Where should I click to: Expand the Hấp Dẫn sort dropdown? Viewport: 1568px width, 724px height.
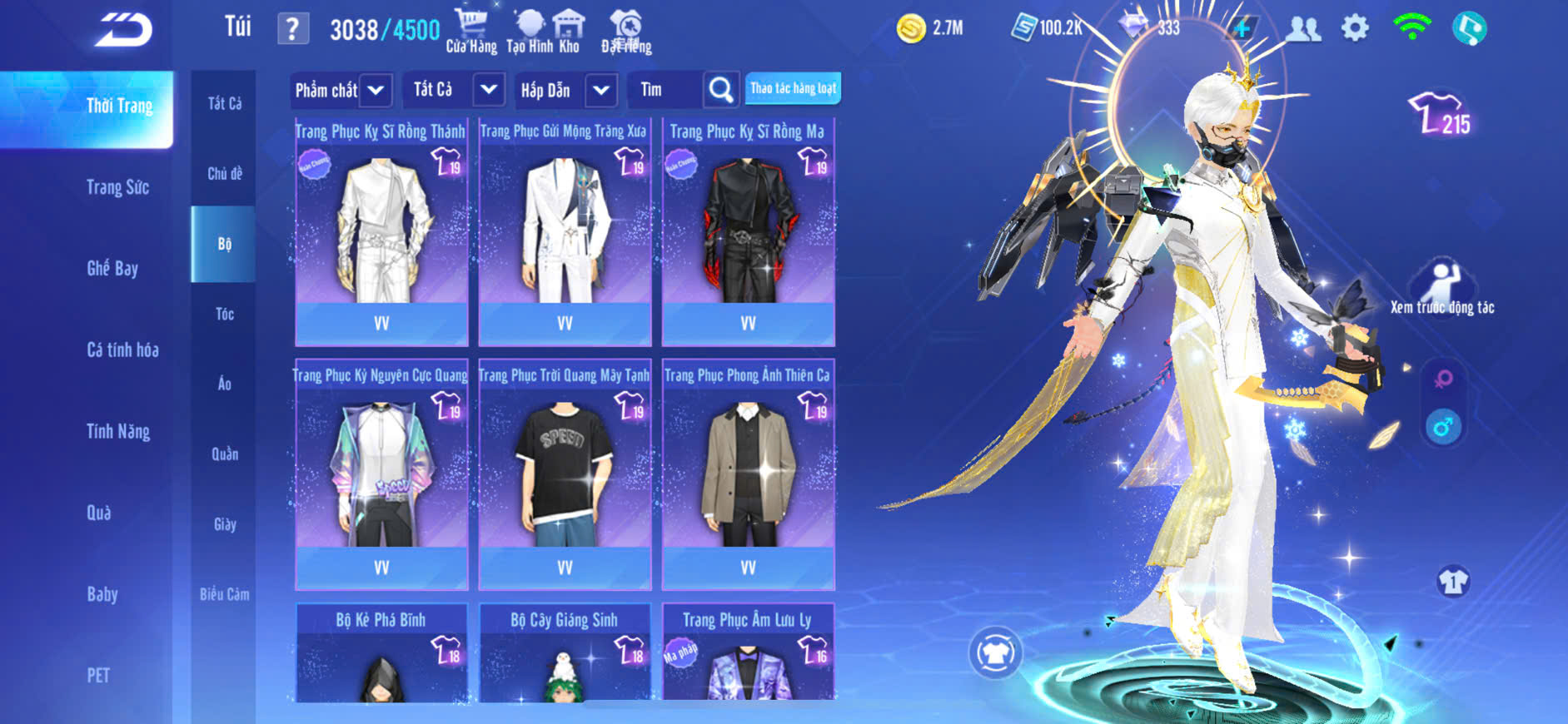pyautogui.click(x=600, y=90)
